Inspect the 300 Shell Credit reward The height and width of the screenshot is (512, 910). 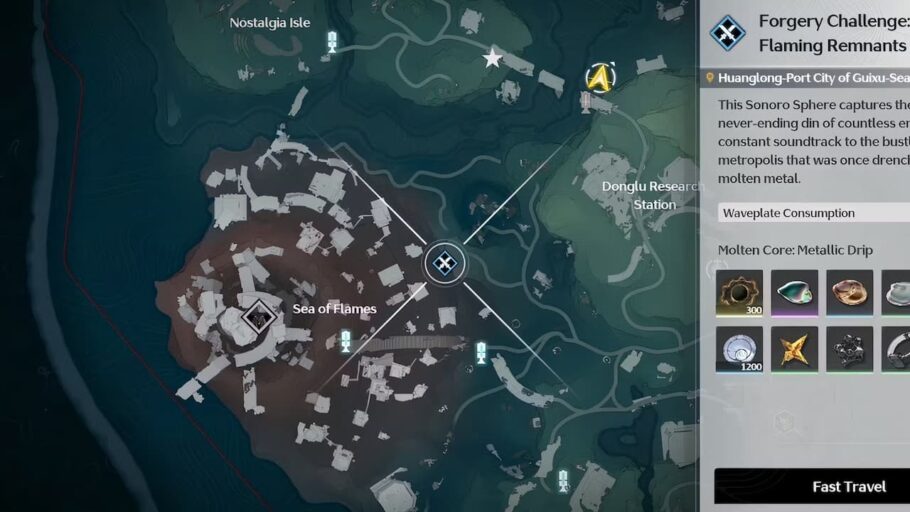tap(740, 293)
